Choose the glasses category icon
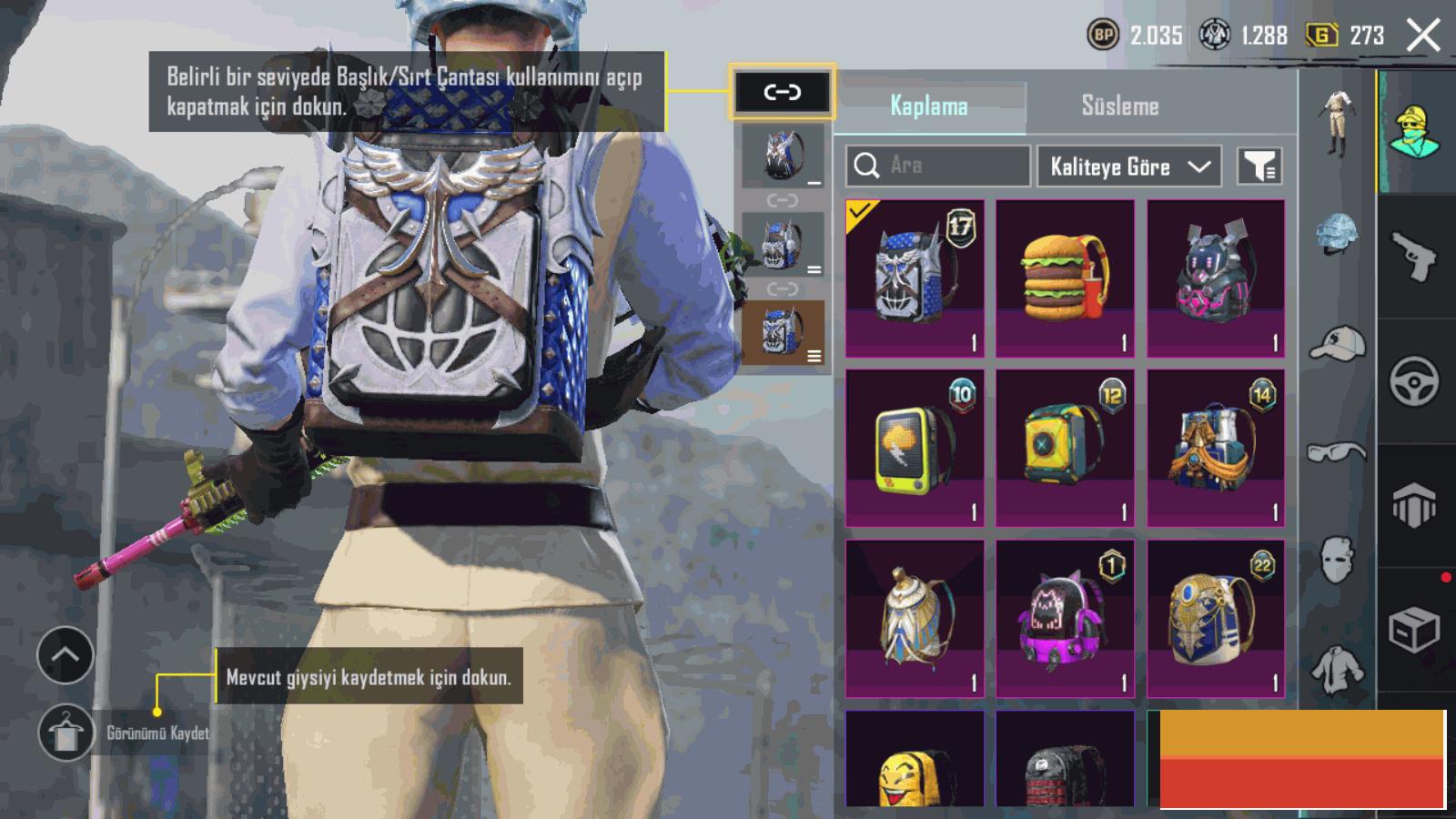This screenshot has height=819, width=1456. [1338, 451]
